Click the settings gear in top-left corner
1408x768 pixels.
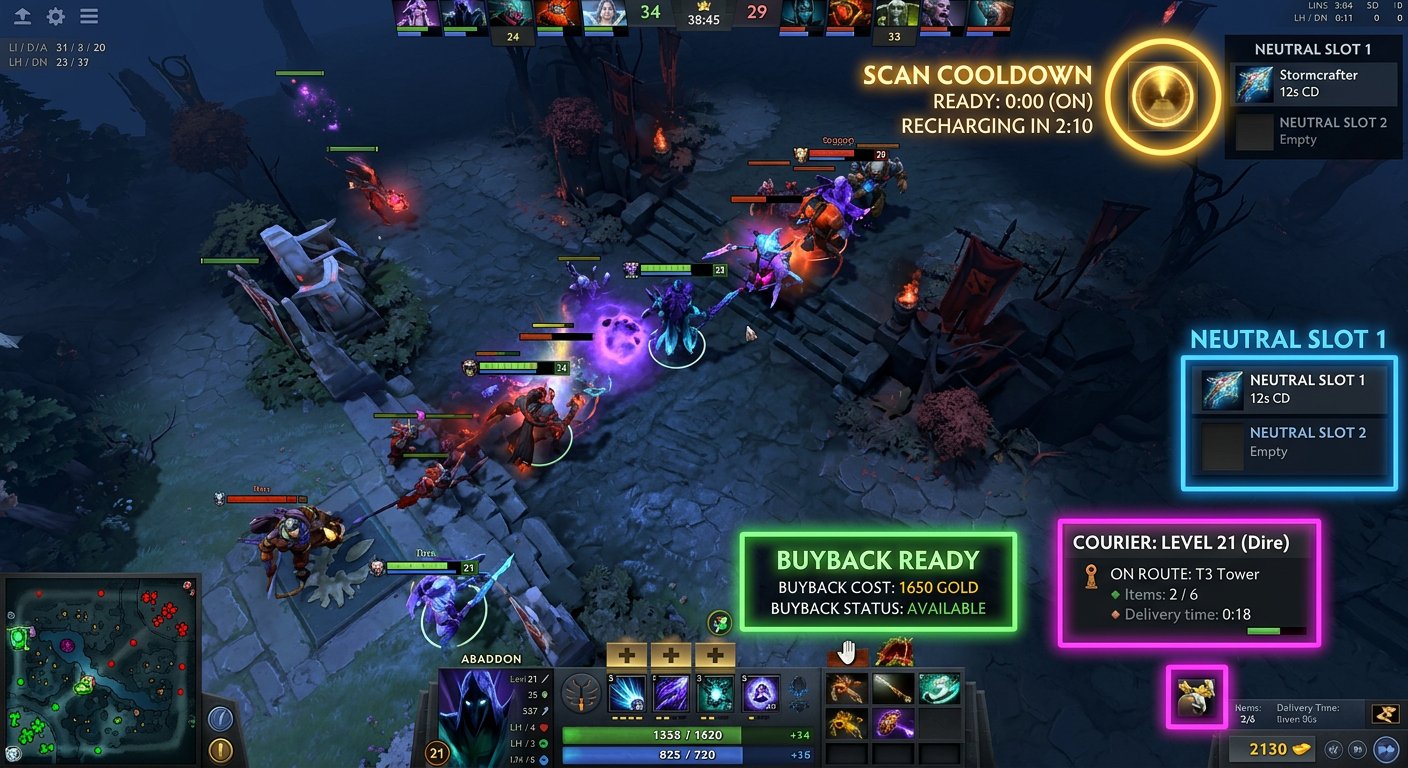pos(56,16)
